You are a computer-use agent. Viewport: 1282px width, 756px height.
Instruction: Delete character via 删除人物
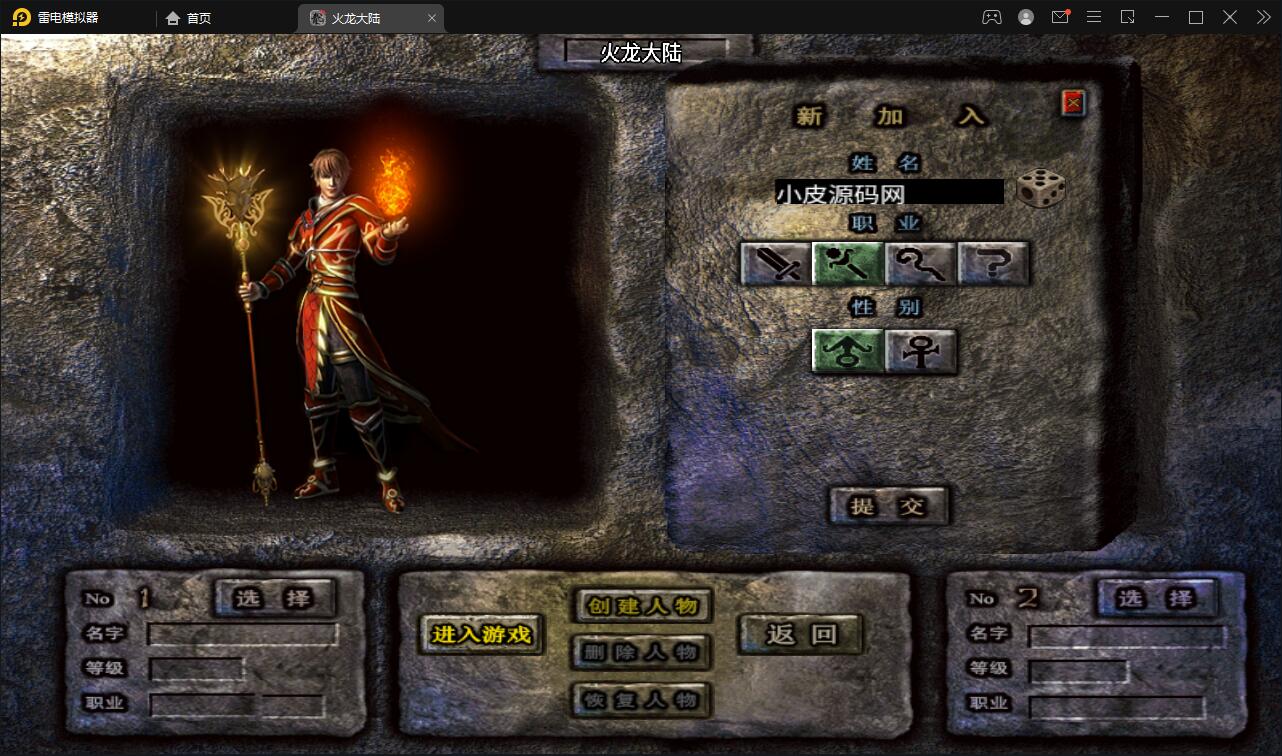click(642, 652)
